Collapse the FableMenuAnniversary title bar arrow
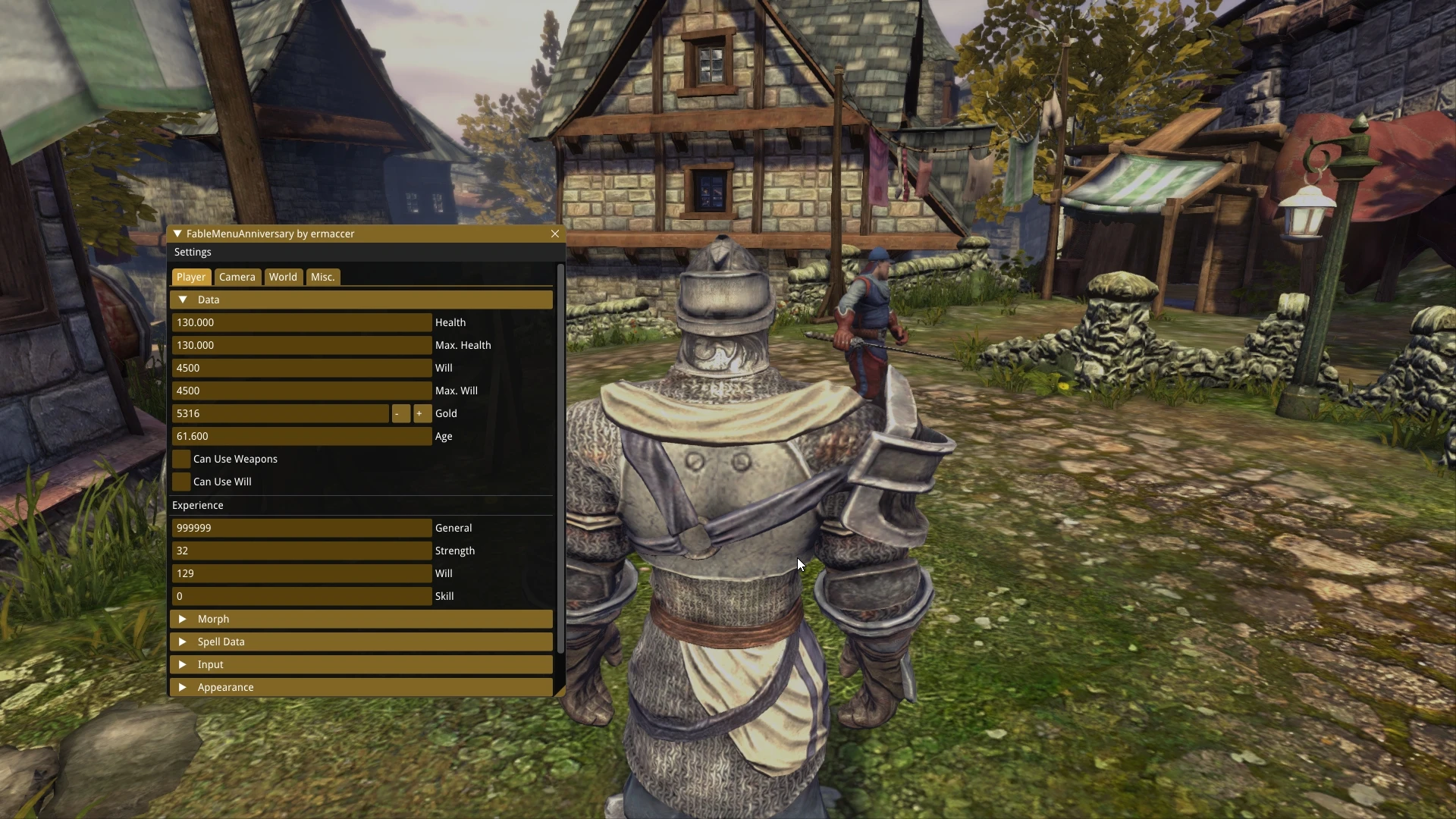The height and width of the screenshot is (819, 1456). pyautogui.click(x=177, y=234)
